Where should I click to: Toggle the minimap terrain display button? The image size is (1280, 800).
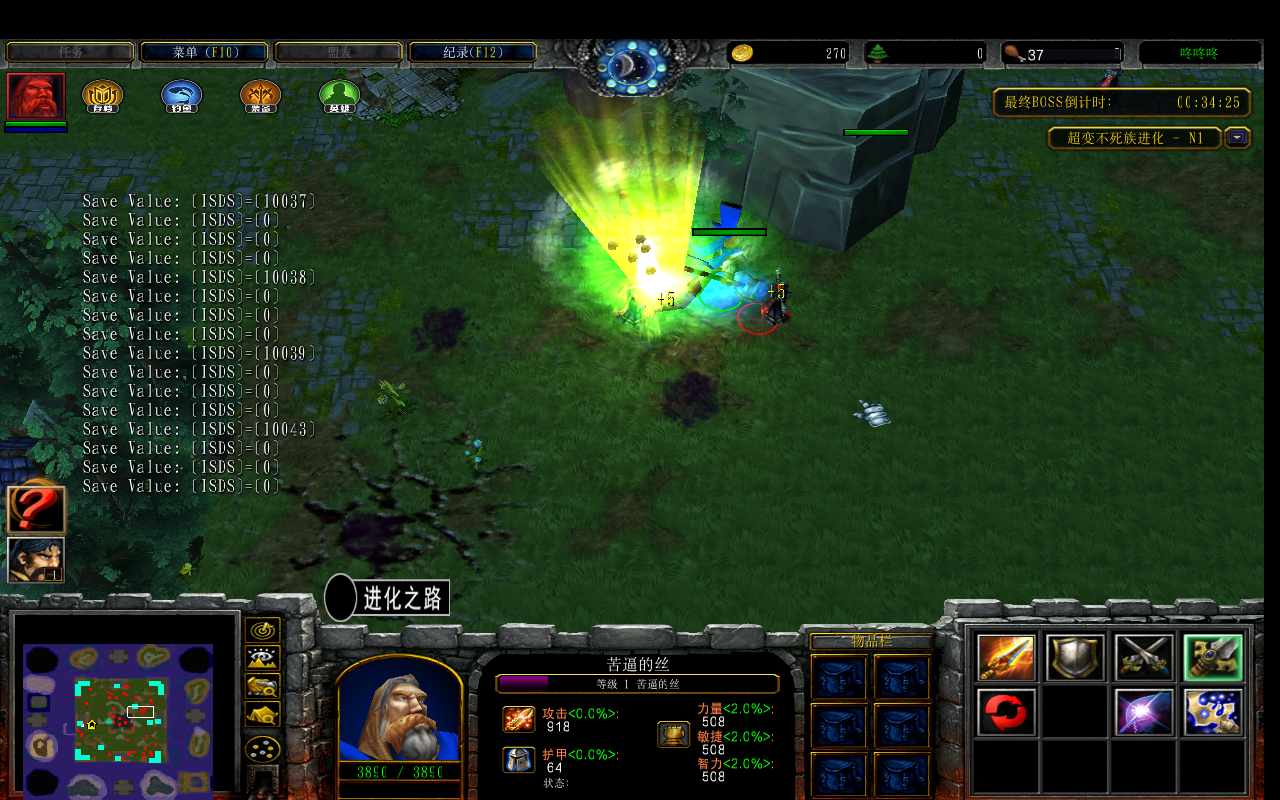click(263, 658)
